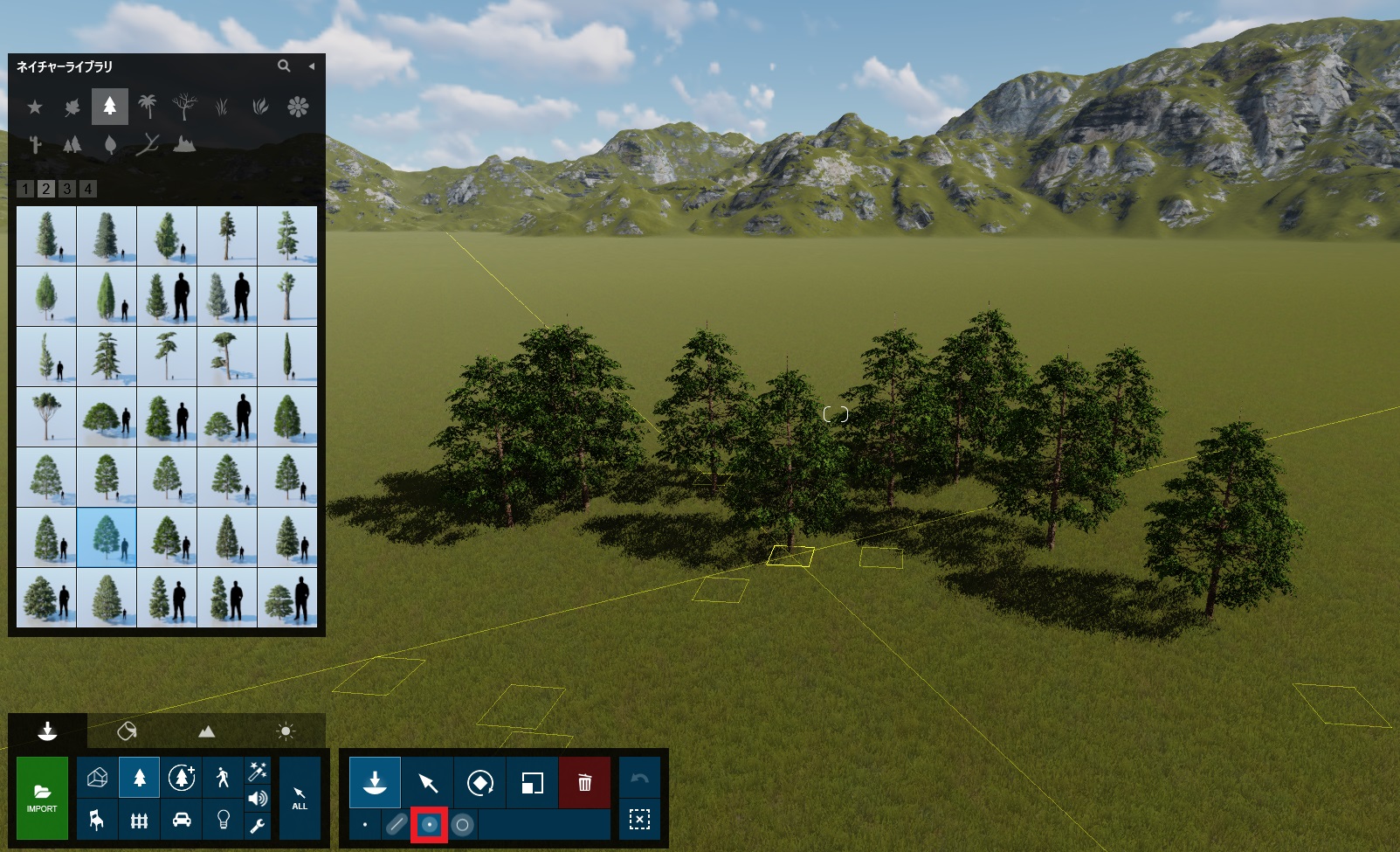
Task: Open the favorites star category
Action: click(35, 107)
